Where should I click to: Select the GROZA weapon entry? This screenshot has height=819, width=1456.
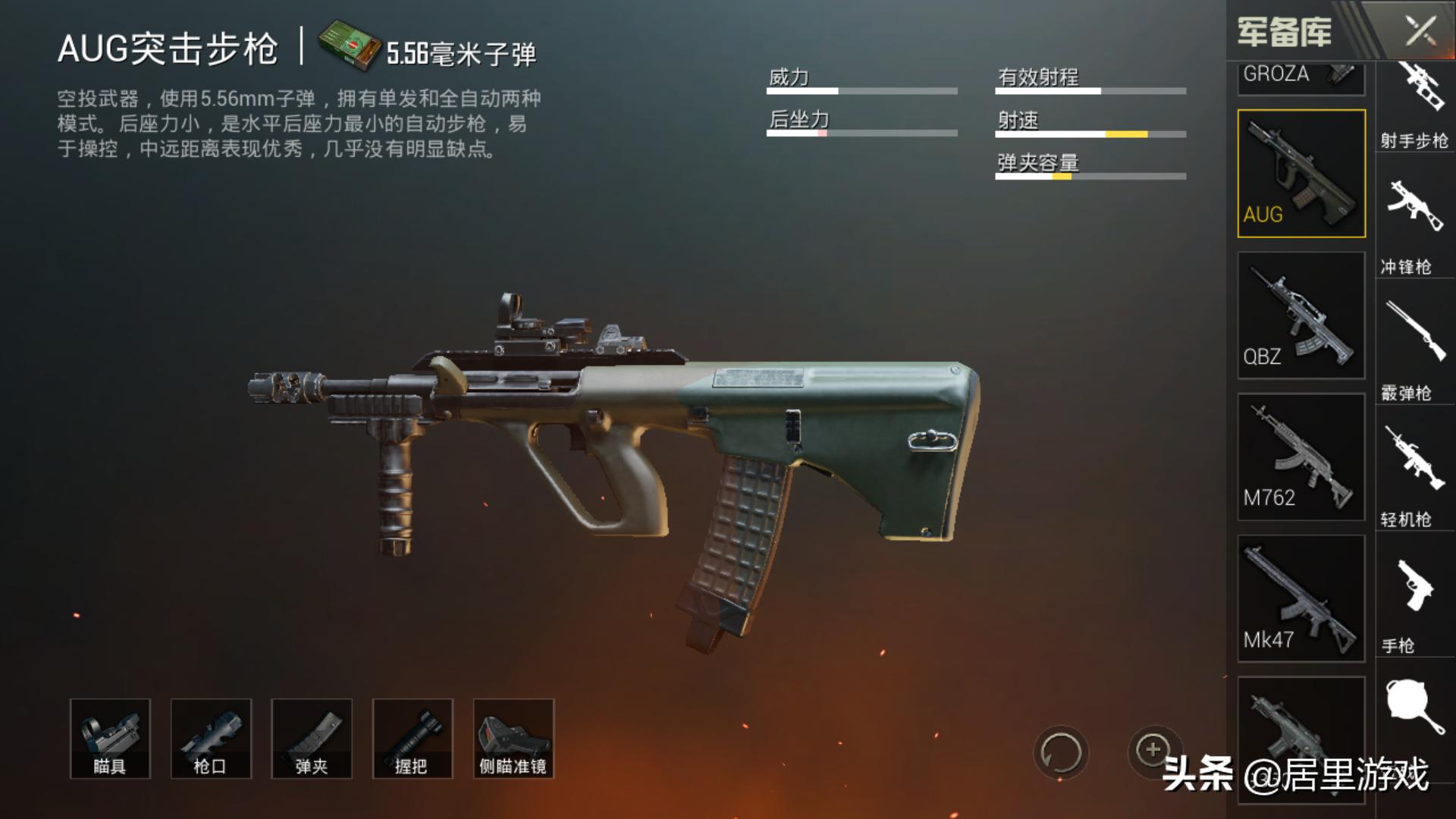(x=1301, y=77)
